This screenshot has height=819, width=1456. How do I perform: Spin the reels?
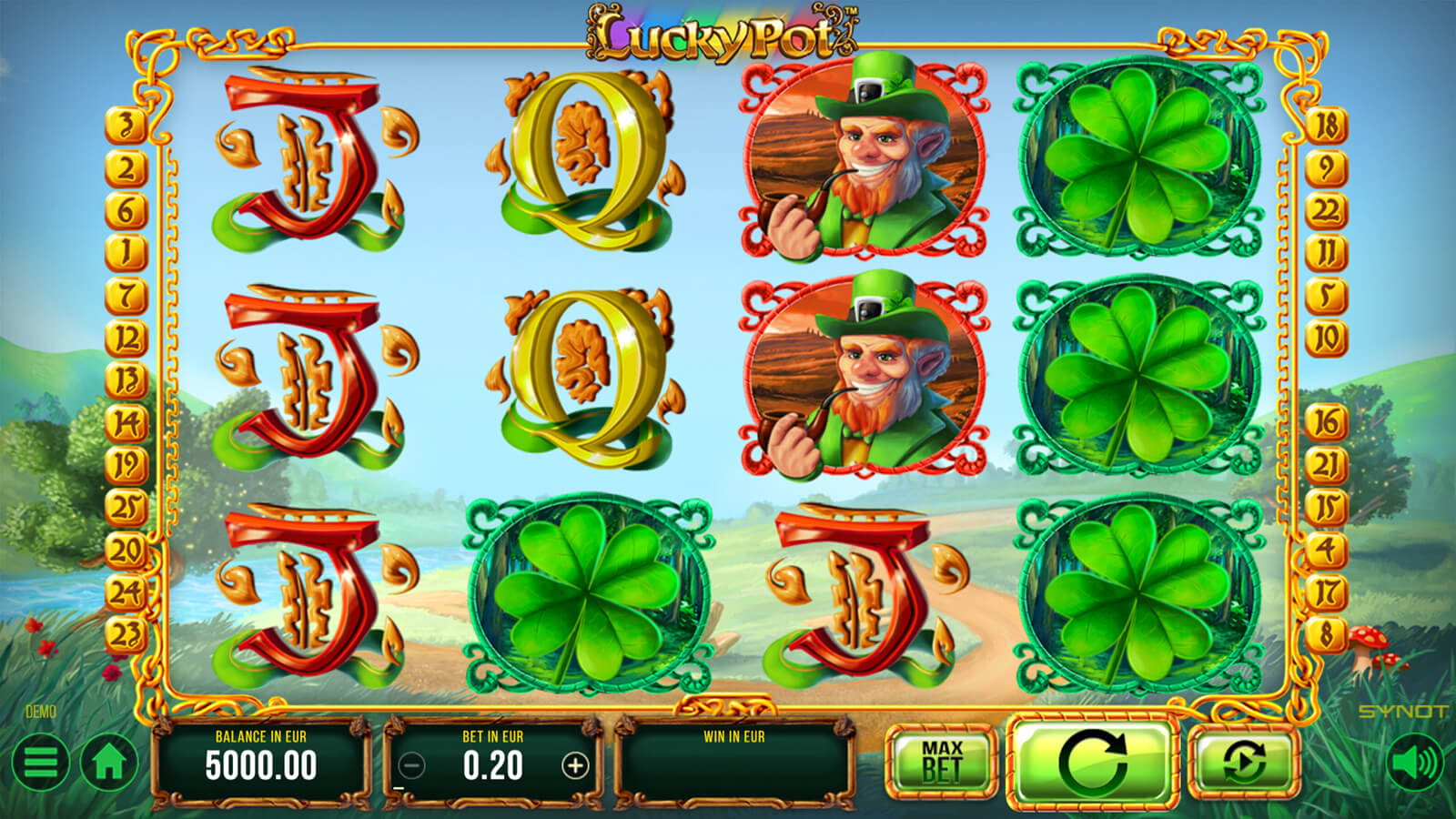(x=1092, y=762)
